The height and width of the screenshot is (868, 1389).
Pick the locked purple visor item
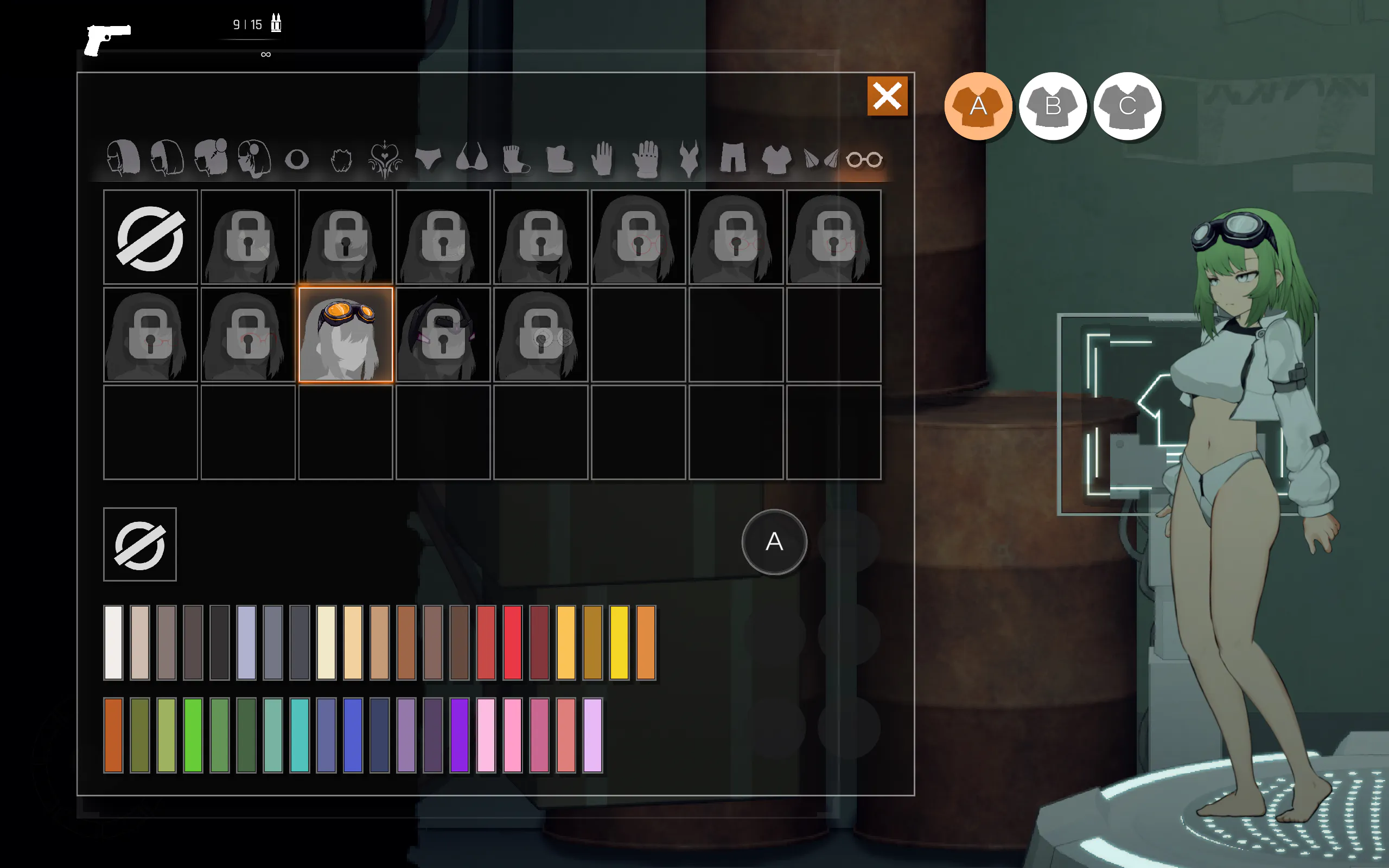click(443, 335)
